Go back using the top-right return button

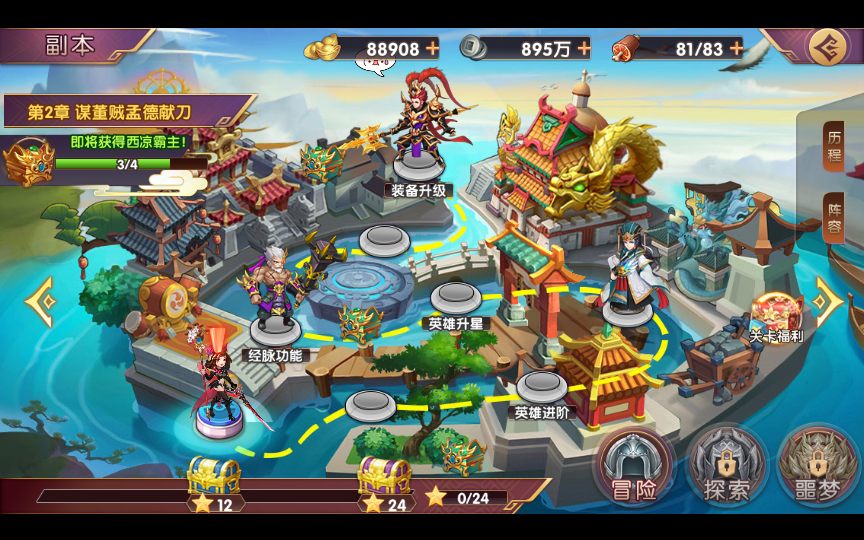point(826,46)
